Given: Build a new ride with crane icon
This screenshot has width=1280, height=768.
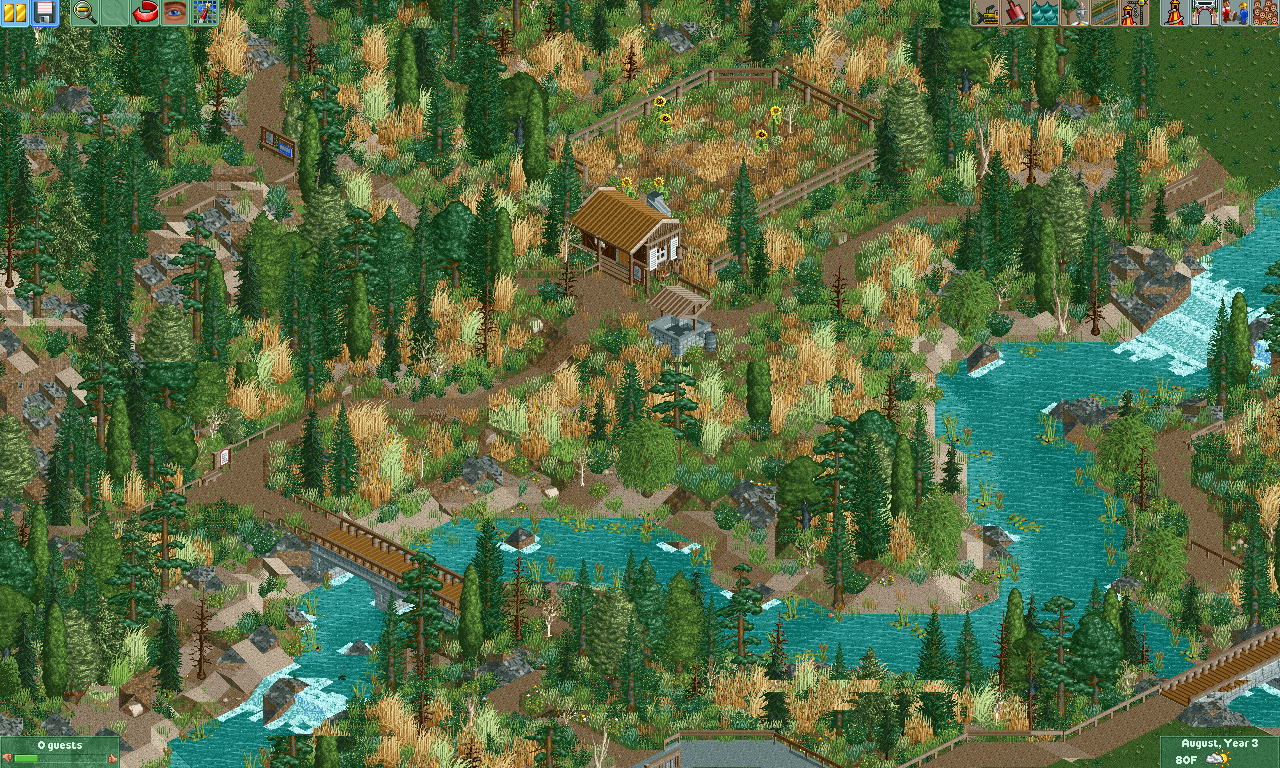Looking at the screenshot, I should click(x=1133, y=13).
